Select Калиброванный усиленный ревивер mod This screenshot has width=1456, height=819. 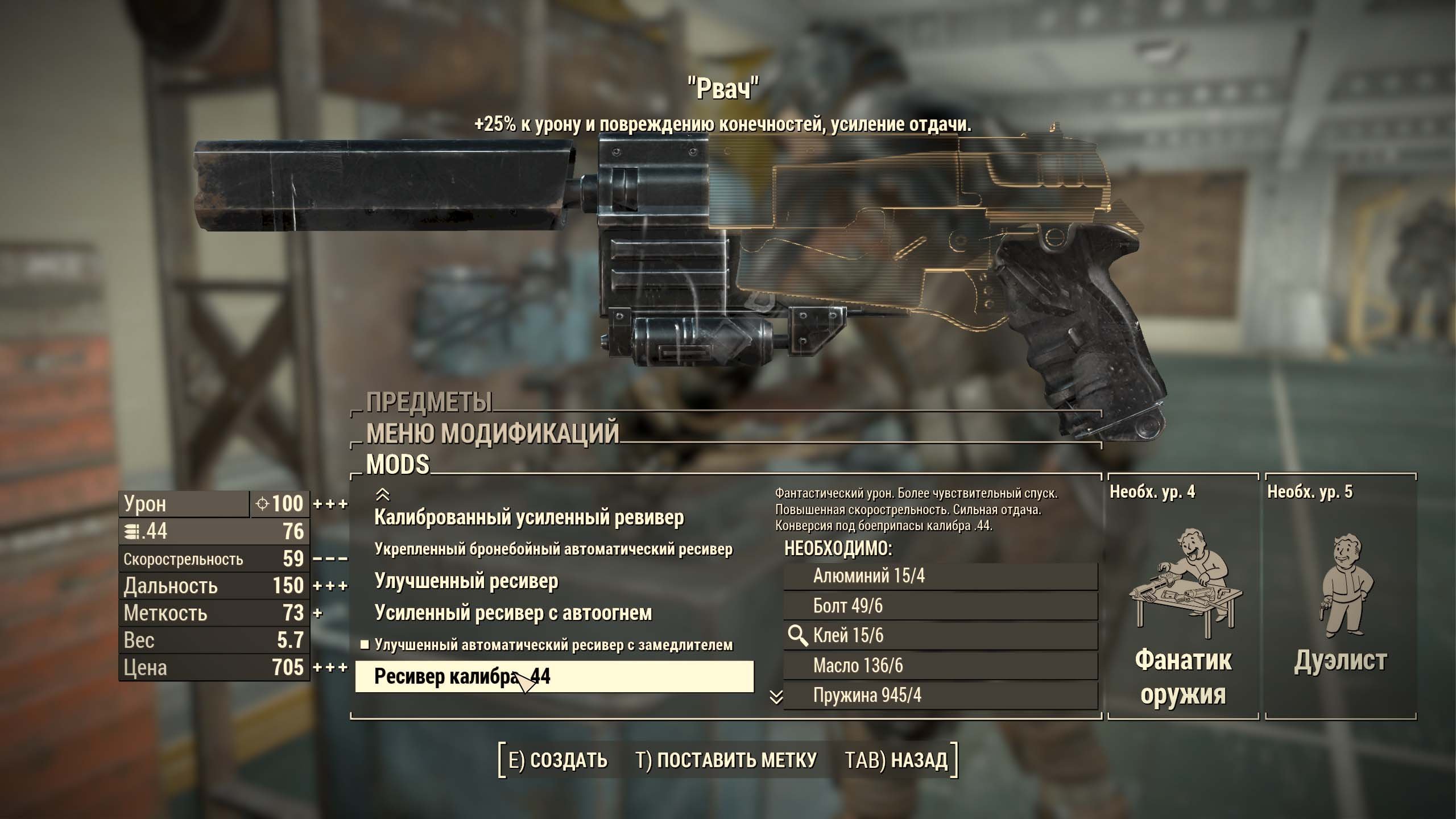coord(529,518)
